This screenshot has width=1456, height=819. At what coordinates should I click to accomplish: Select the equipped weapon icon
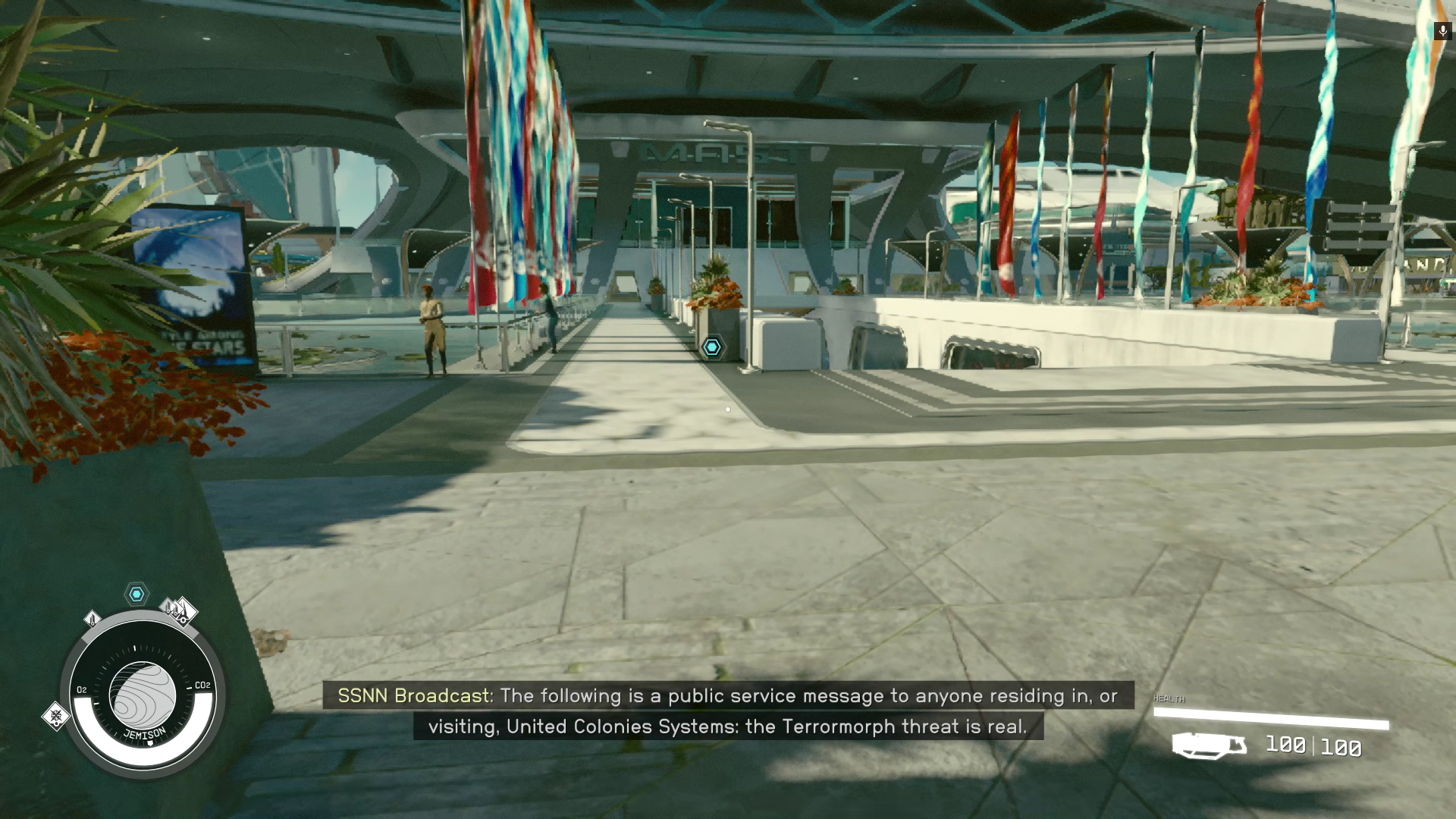[1209, 745]
